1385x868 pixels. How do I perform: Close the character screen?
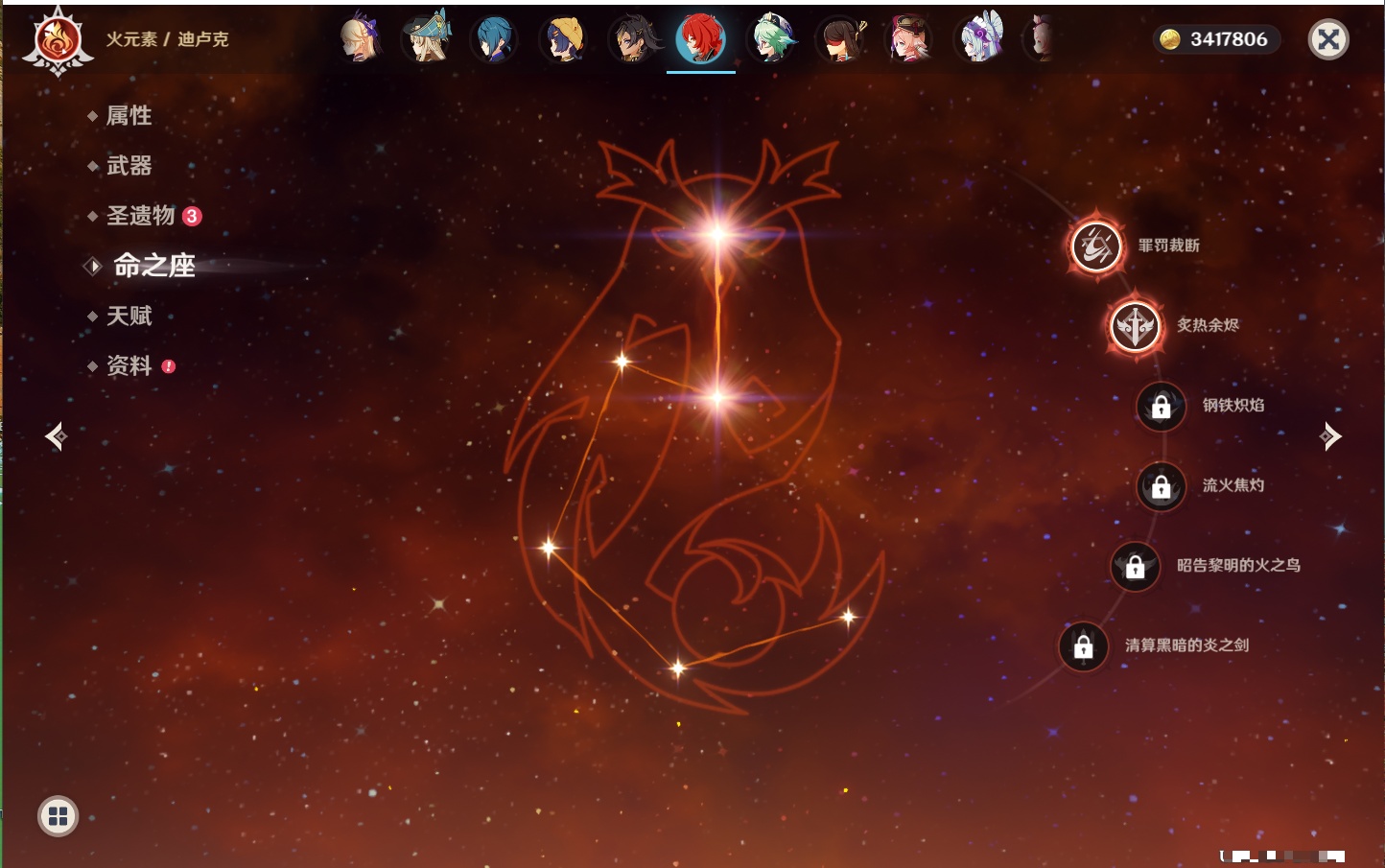(x=1328, y=39)
